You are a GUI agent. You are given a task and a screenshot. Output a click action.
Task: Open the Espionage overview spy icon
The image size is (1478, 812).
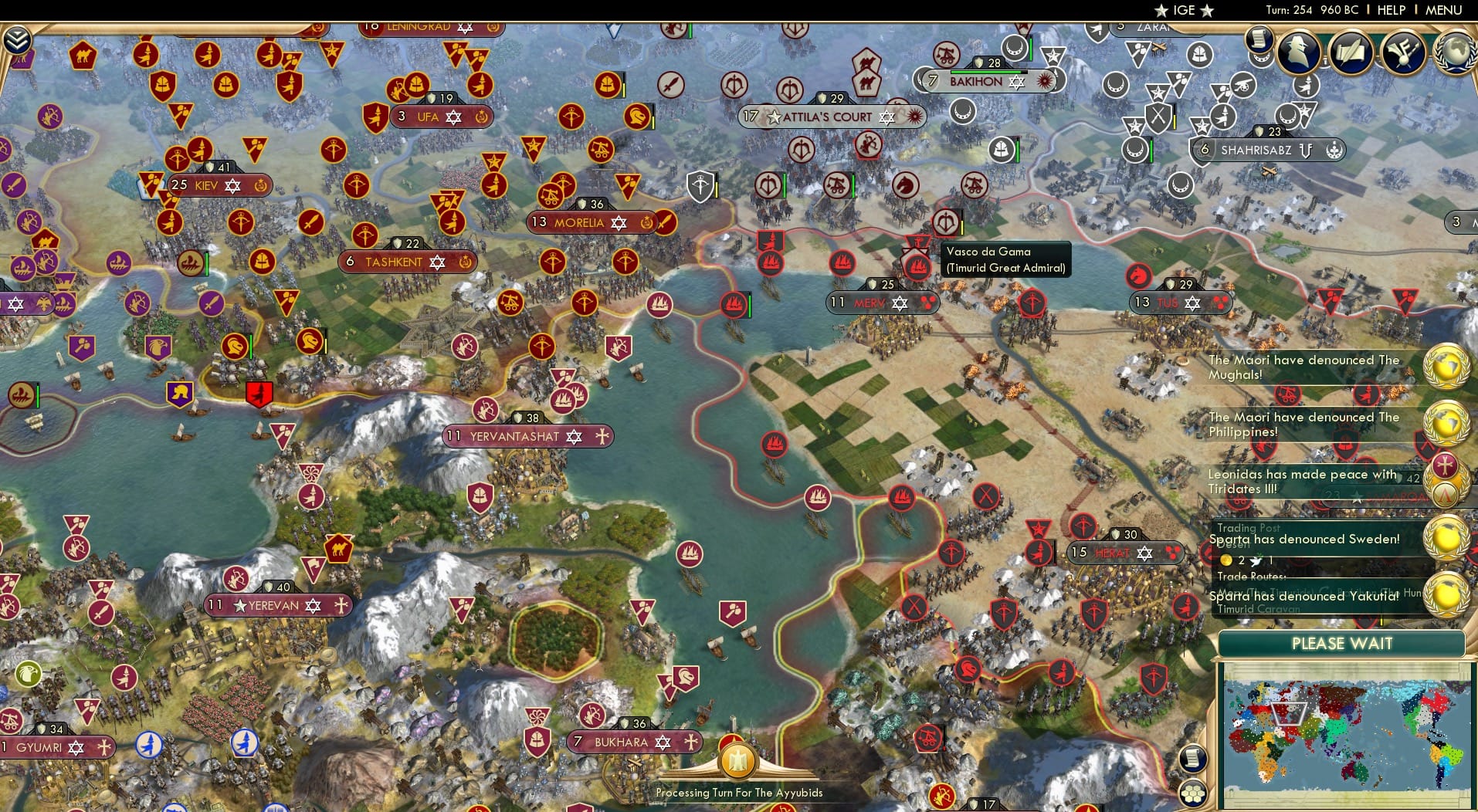click(x=1299, y=52)
